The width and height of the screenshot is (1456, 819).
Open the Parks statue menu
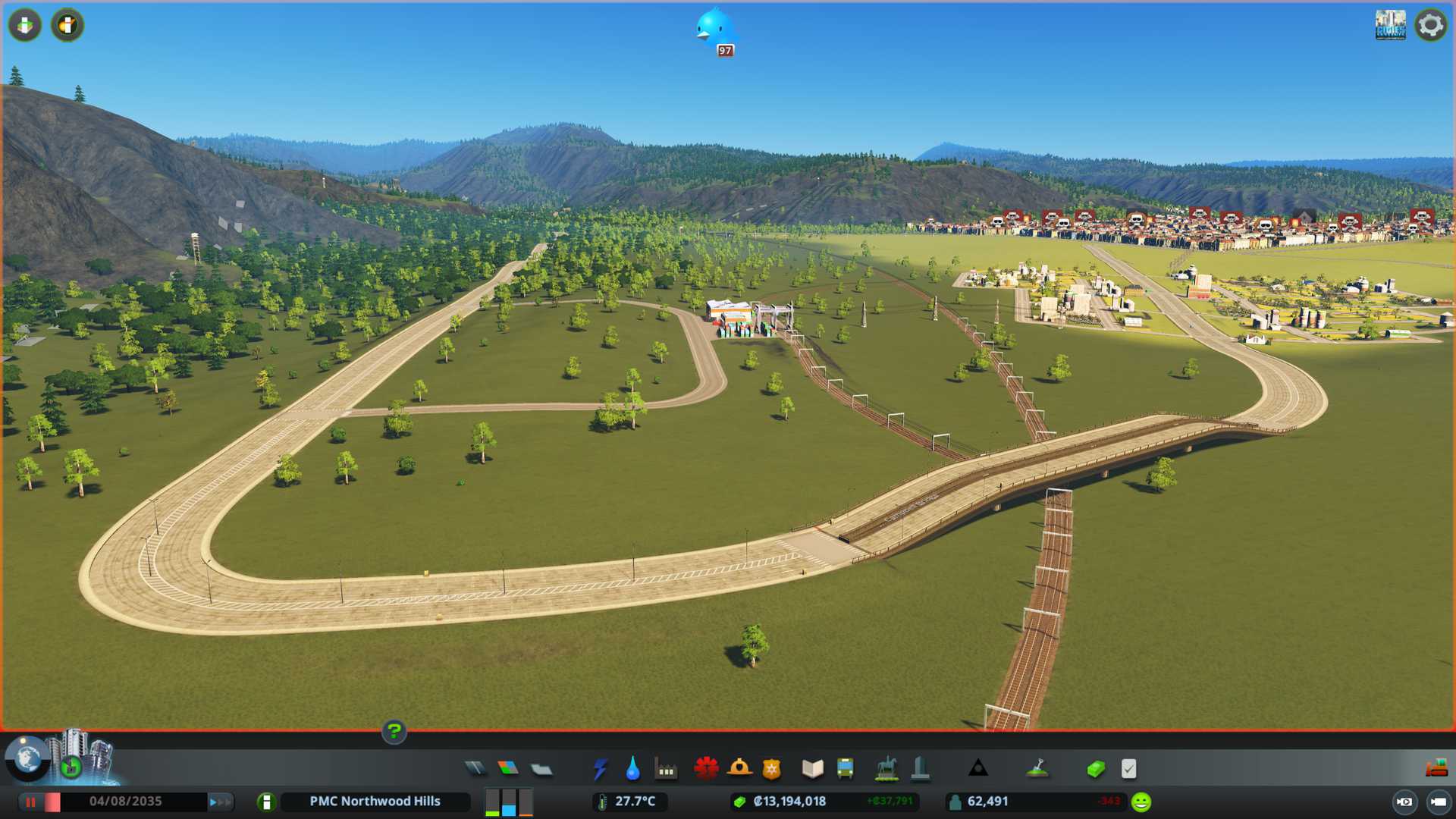pyautogui.click(x=886, y=769)
